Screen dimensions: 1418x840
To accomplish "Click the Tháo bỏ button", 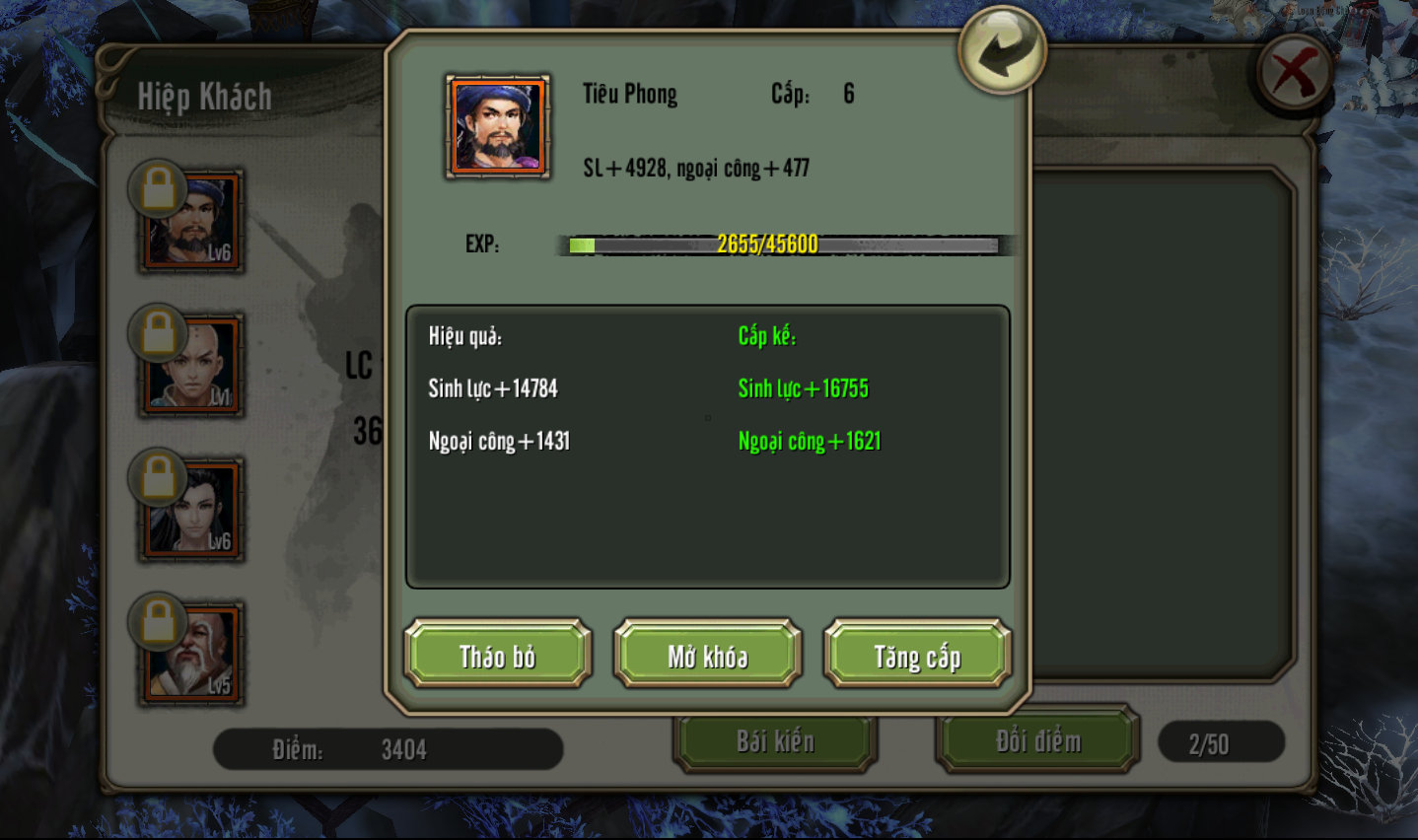I will coord(497,655).
